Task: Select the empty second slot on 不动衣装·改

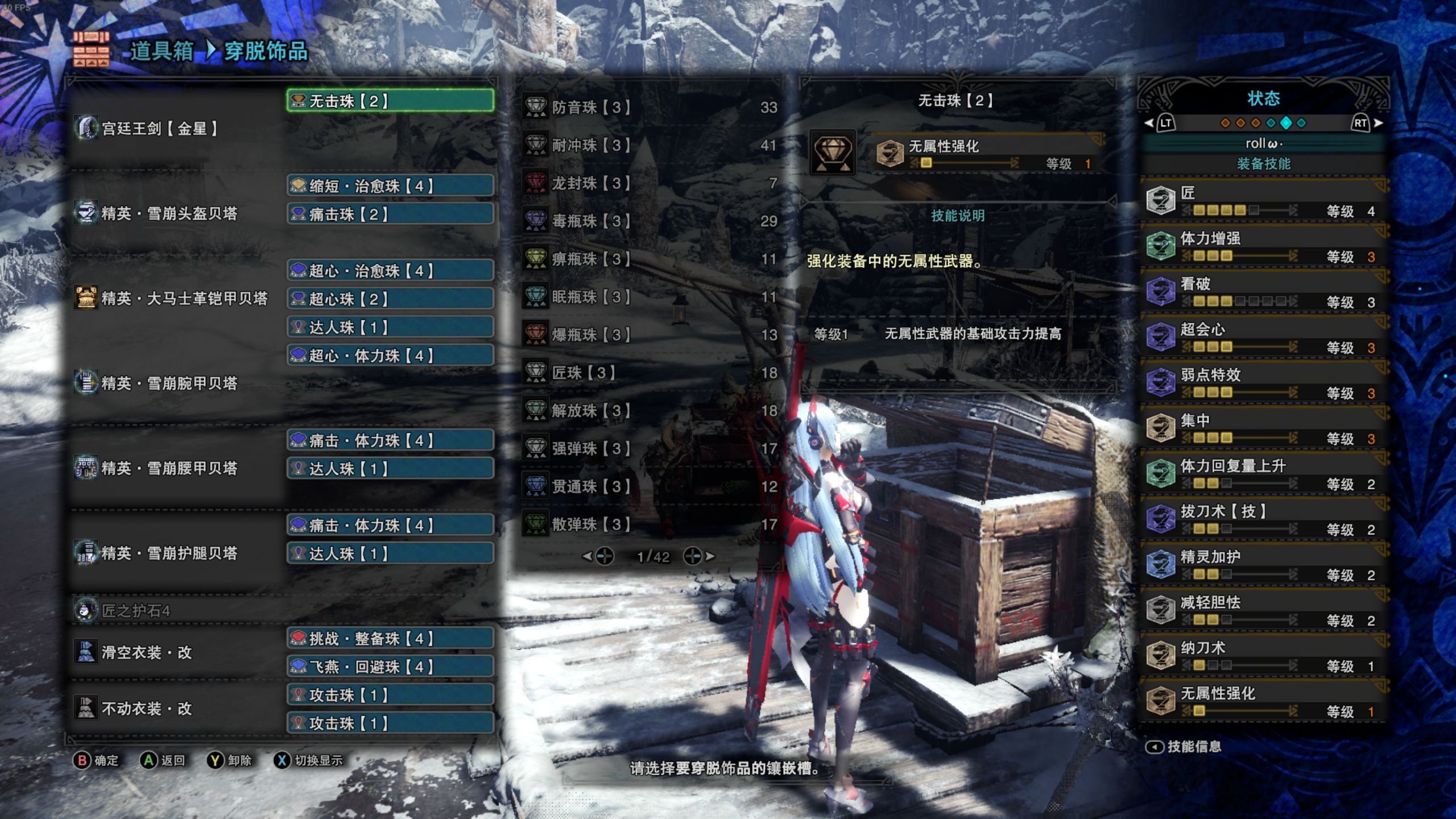Action: click(390, 724)
